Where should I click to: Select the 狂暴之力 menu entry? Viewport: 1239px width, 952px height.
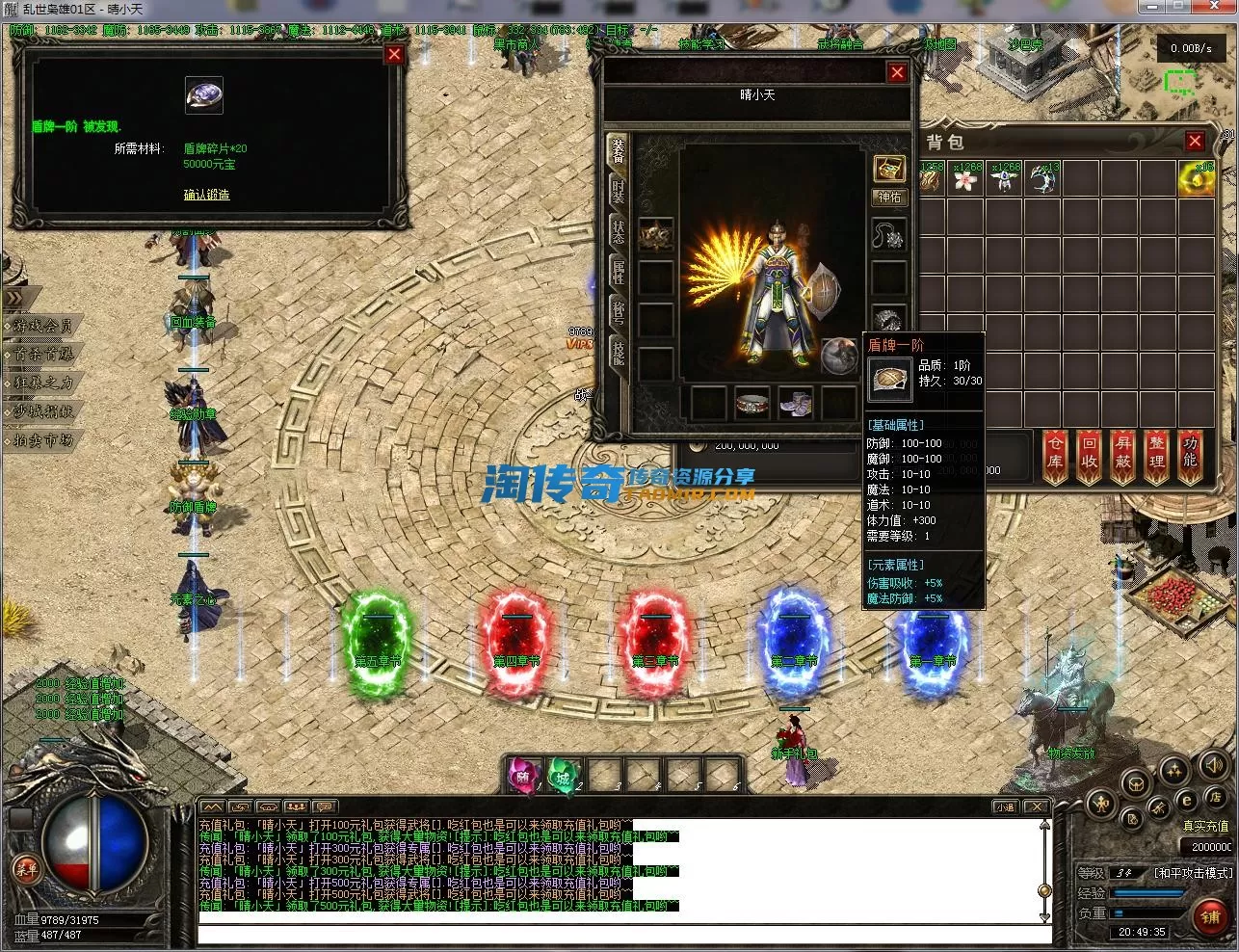[x=43, y=383]
